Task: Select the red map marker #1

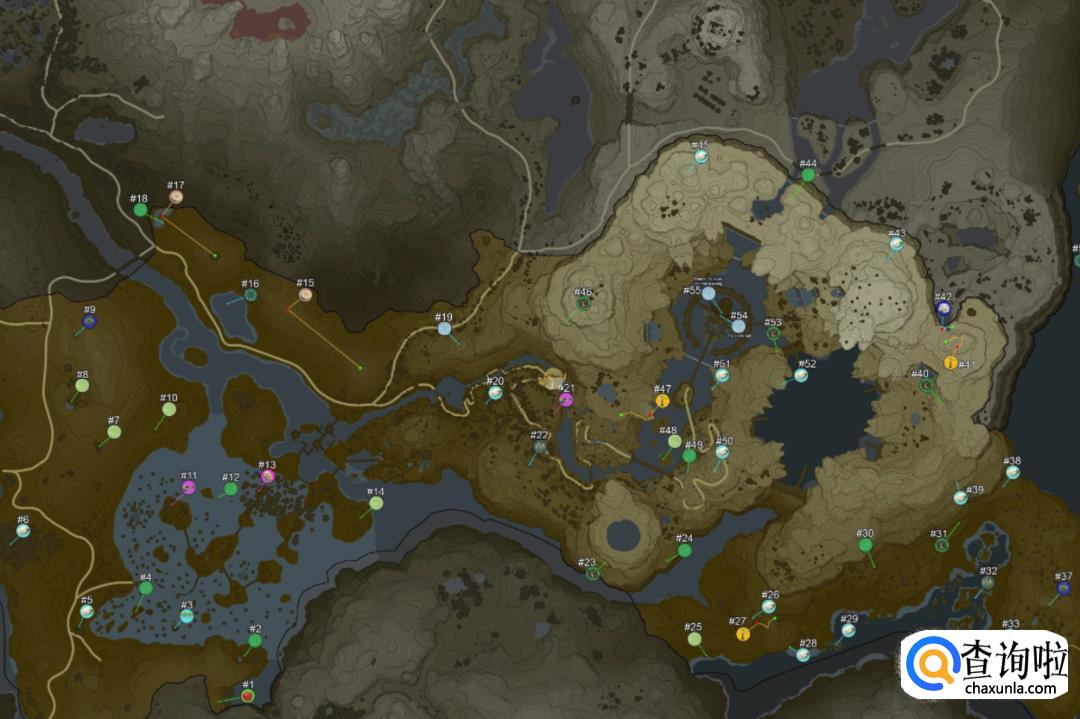Action: (x=247, y=695)
